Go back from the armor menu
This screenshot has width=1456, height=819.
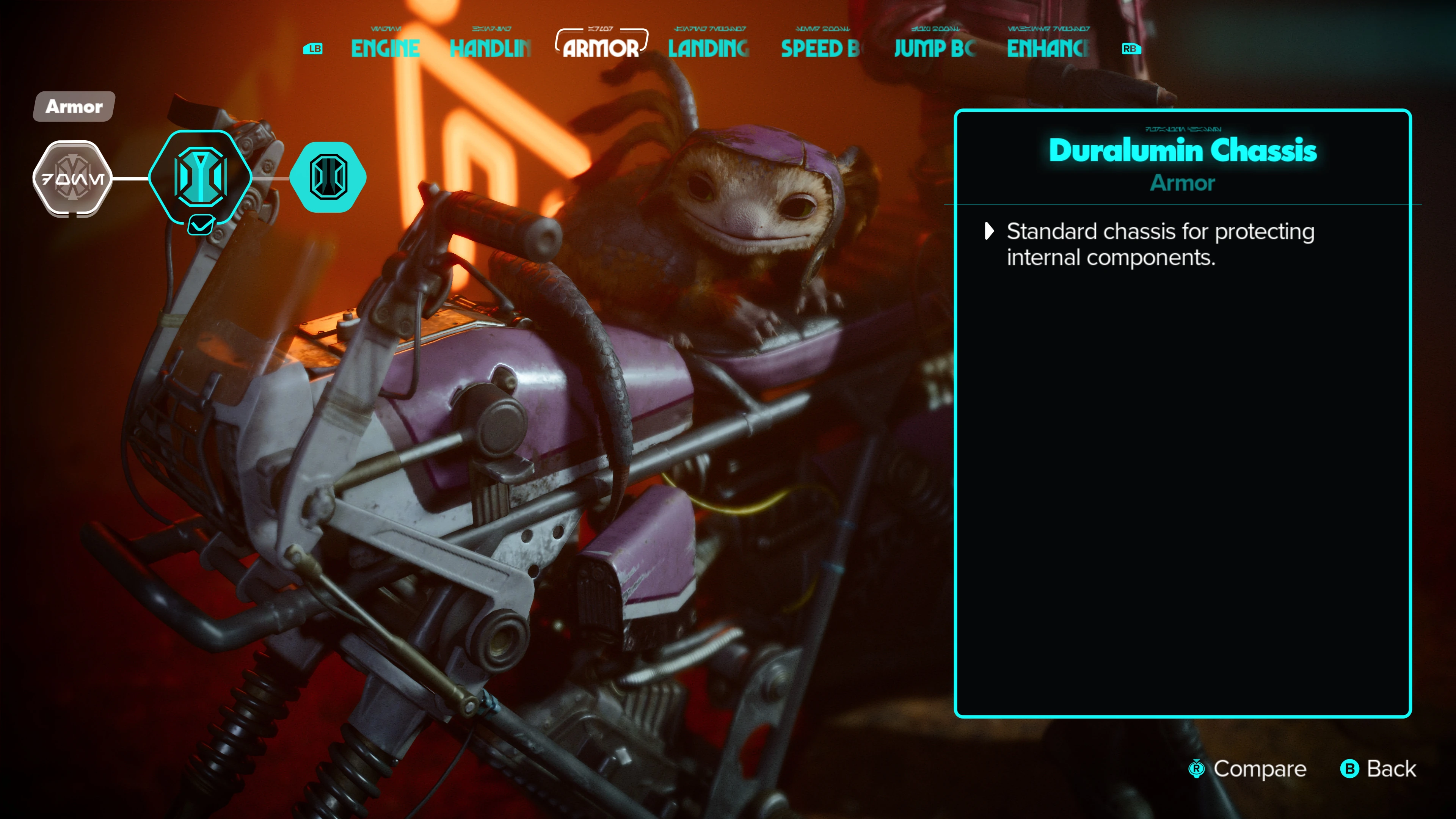[1379, 769]
